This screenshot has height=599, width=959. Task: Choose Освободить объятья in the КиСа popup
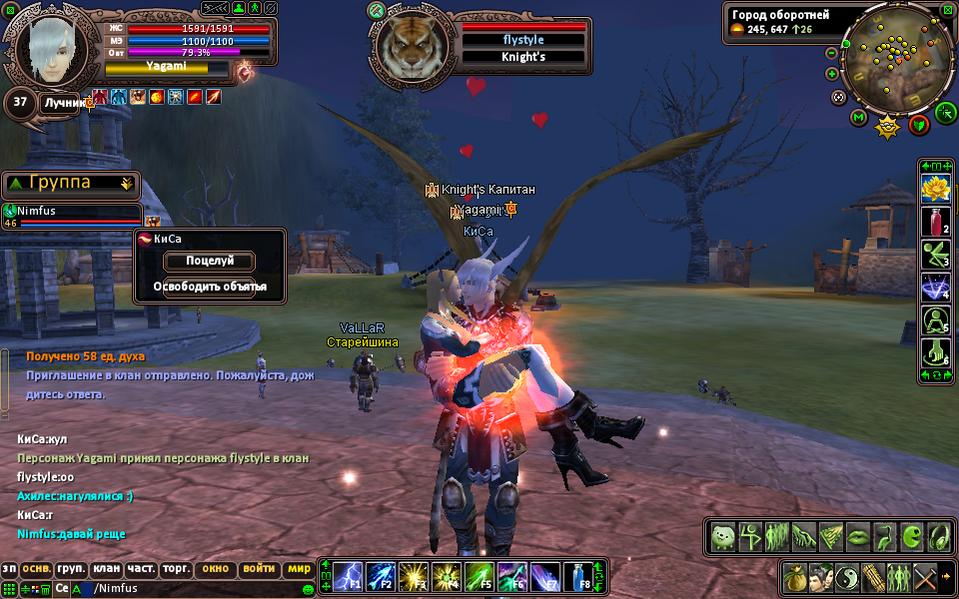tap(209, 287)
